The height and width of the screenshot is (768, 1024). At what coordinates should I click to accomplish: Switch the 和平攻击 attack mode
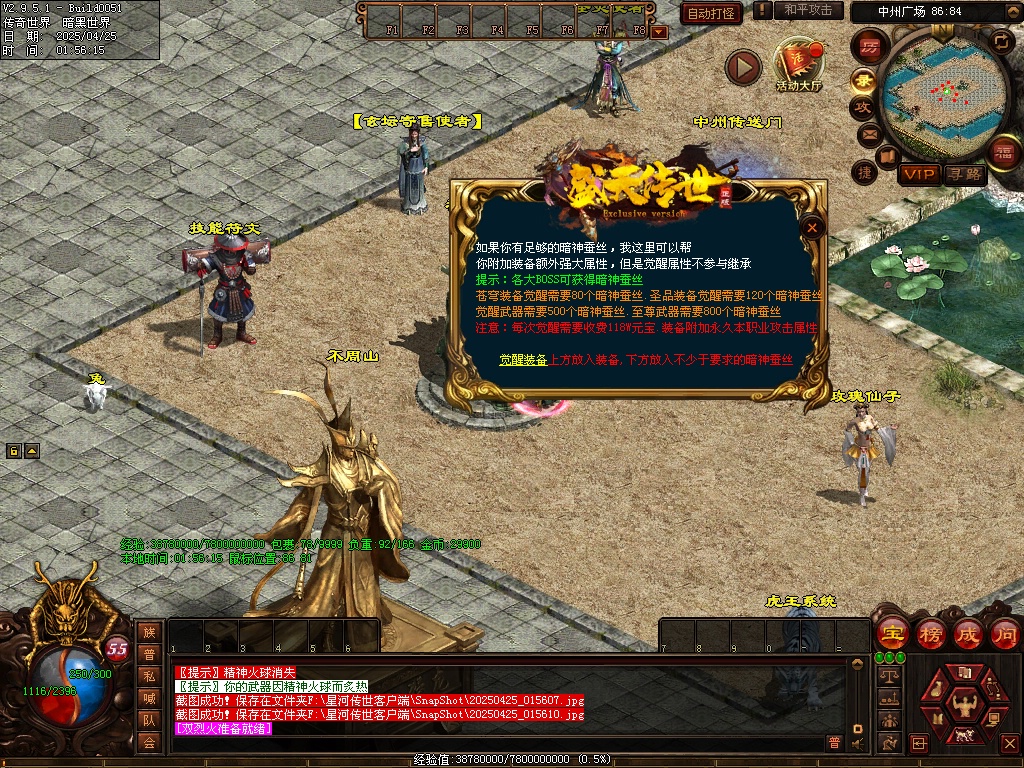coord(808,10)
